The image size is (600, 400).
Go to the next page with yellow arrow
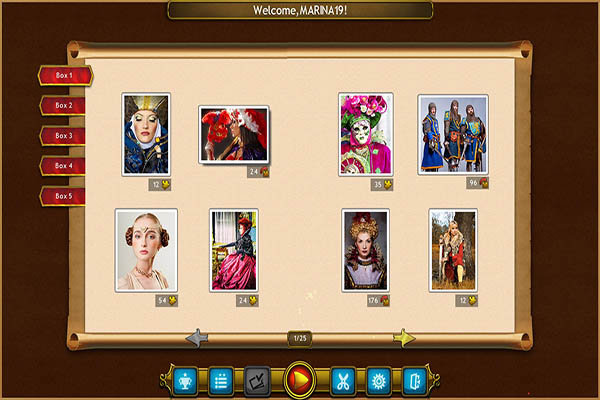tap(404, 338)
